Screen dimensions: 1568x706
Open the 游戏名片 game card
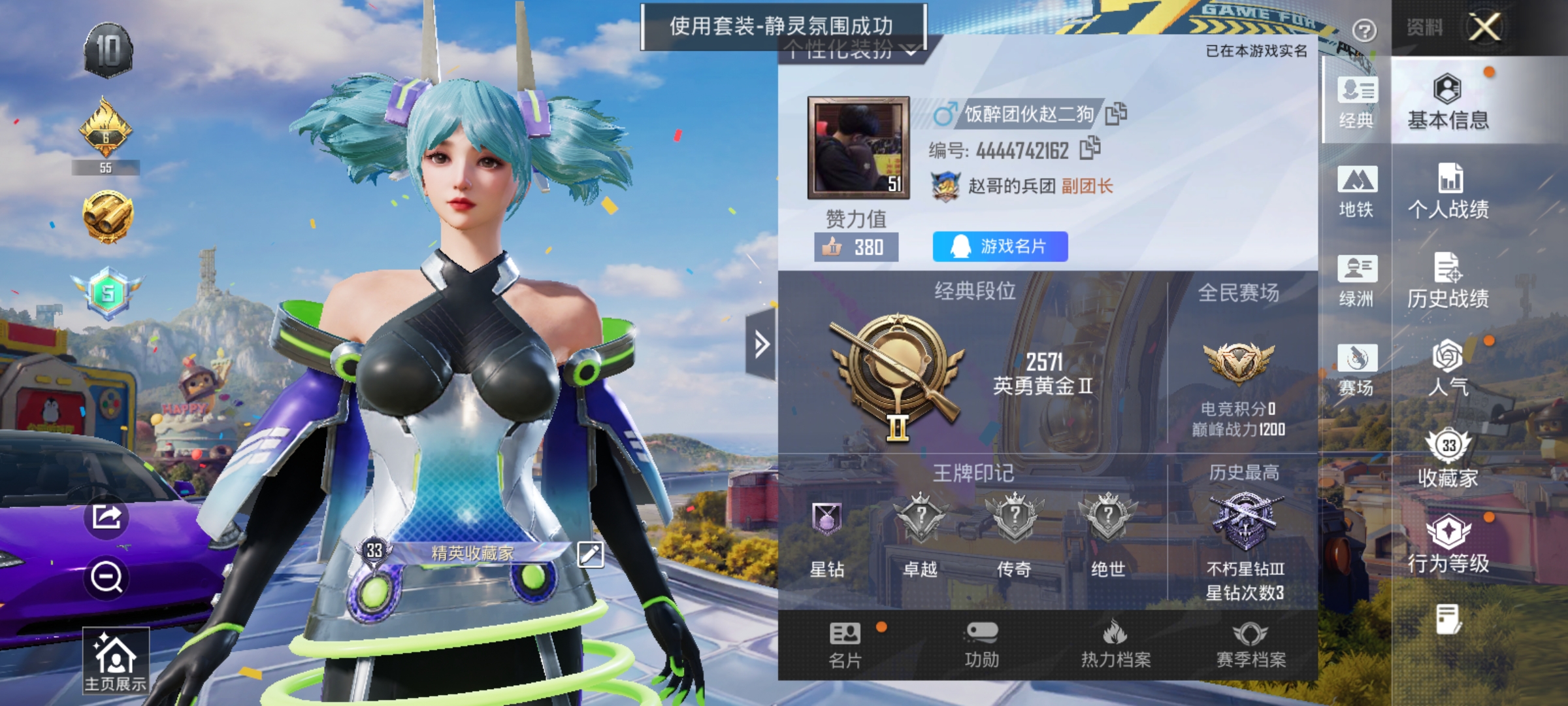click(x=999, y=246)
